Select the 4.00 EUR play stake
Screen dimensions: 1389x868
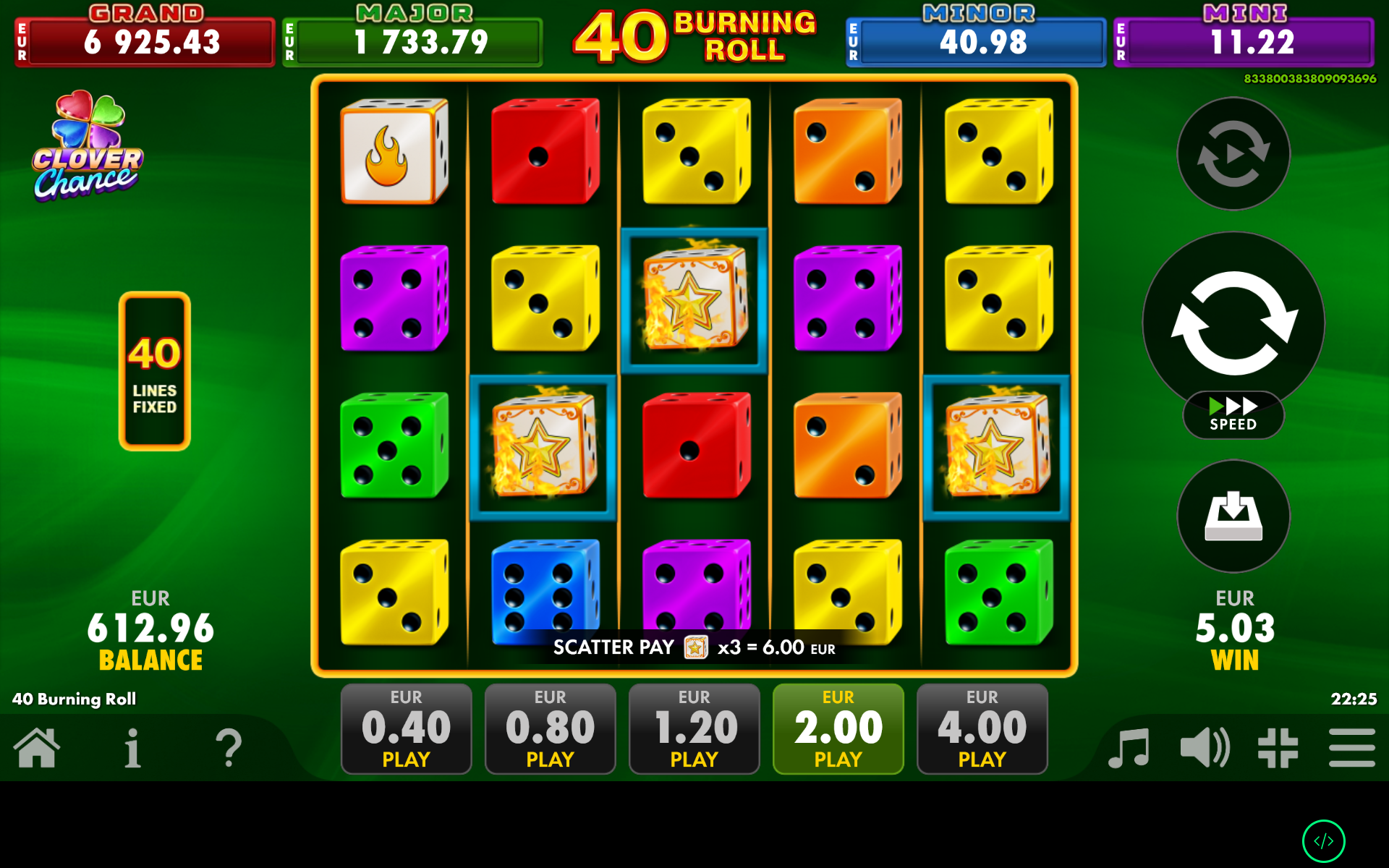(982, 728)
